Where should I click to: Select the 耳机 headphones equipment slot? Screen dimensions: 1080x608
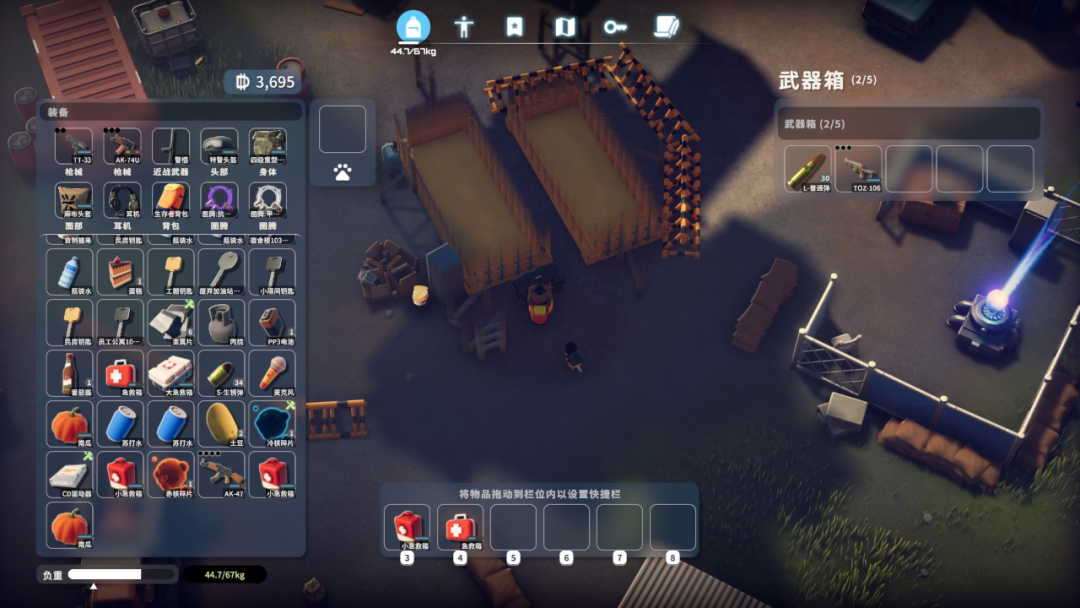pyautogui.click(x=122, y=200)
